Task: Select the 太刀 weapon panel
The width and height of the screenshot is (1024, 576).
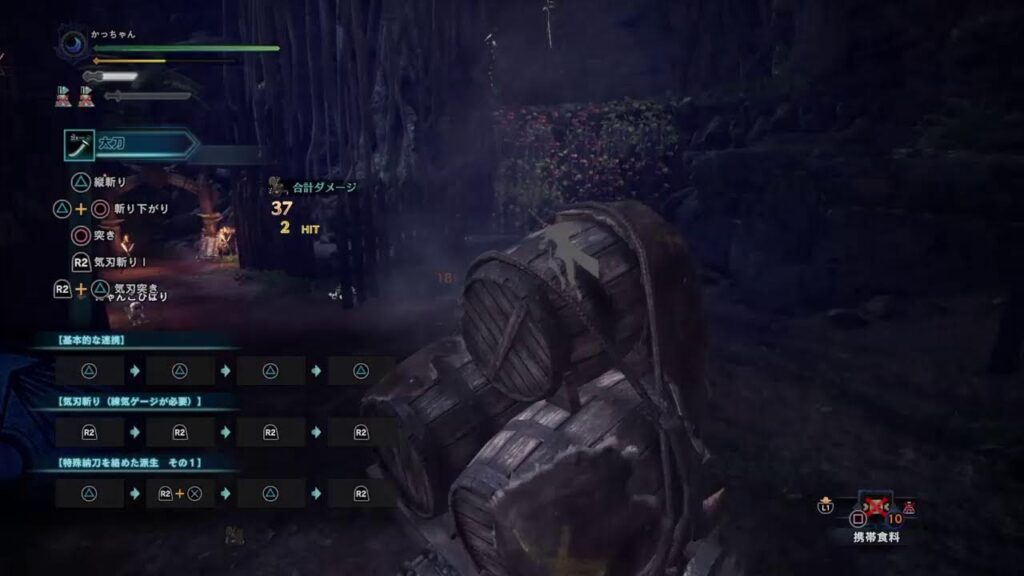Action: pyautogui.click(x=130, y=145)
